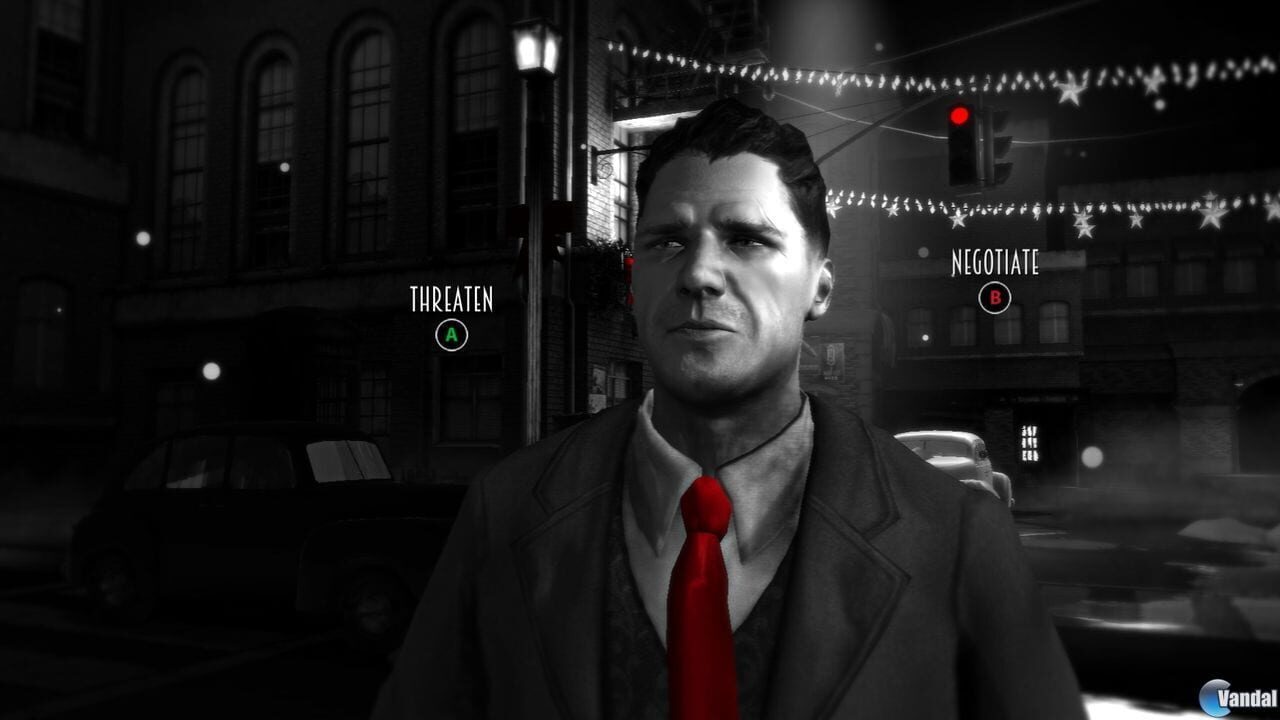The image size is (1280, 720).
Task: Select the Negotiate dialogue option
Action: coord(994,297)
